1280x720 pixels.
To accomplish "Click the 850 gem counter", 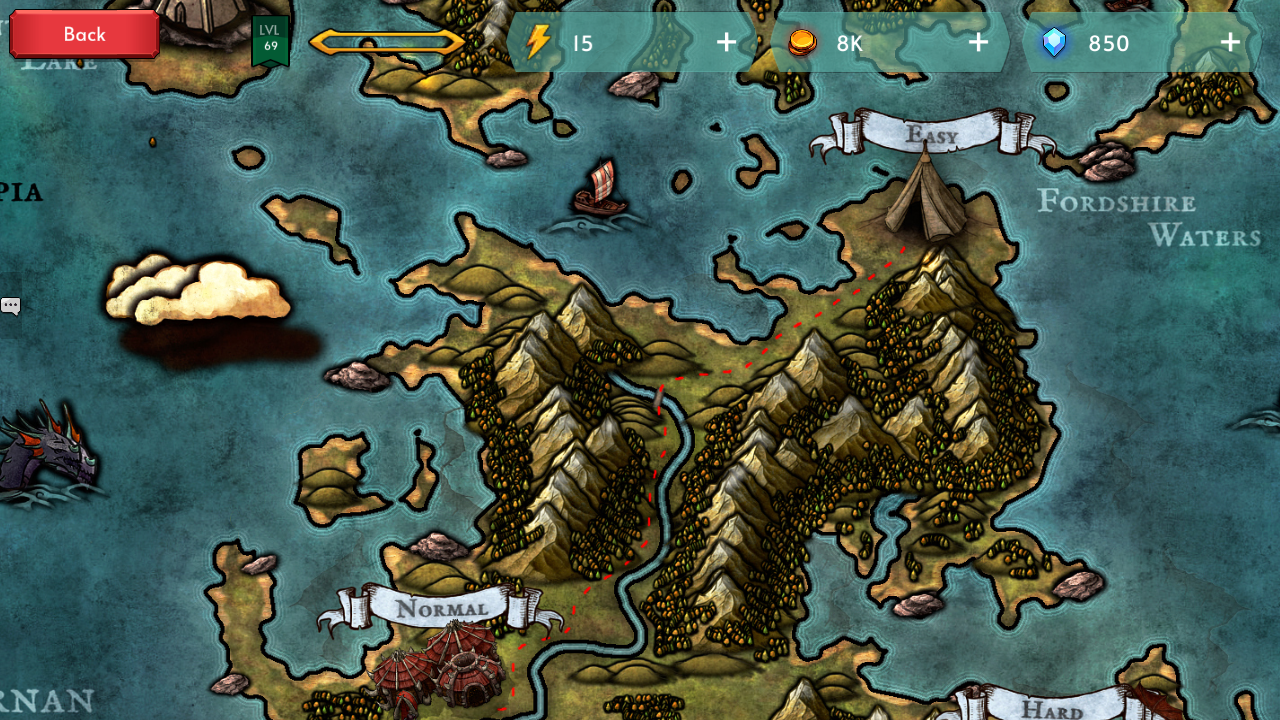I will pos(1108,43).
